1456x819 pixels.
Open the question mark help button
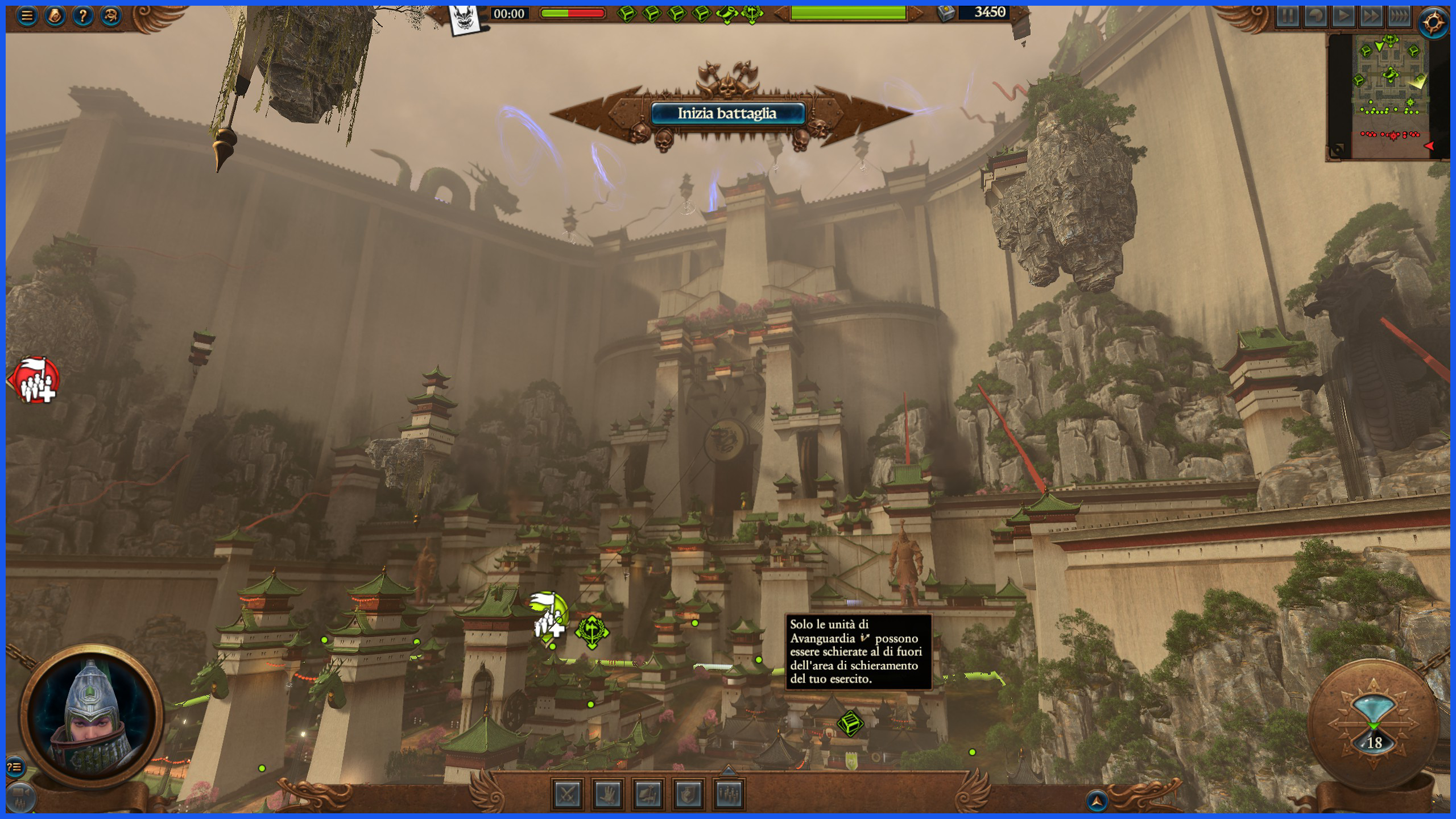point(82,16)
